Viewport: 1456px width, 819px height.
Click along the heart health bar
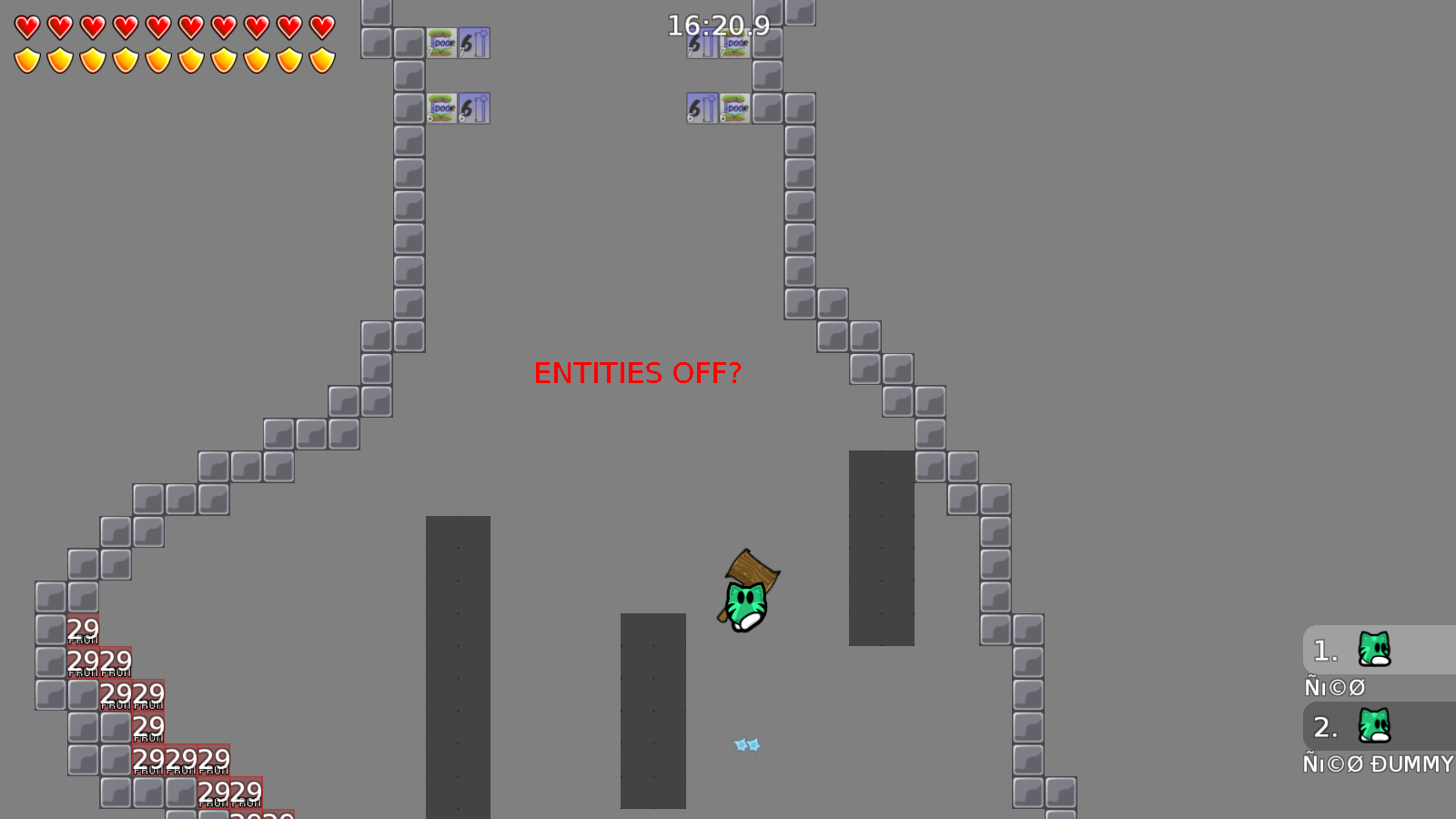point(173,28)
